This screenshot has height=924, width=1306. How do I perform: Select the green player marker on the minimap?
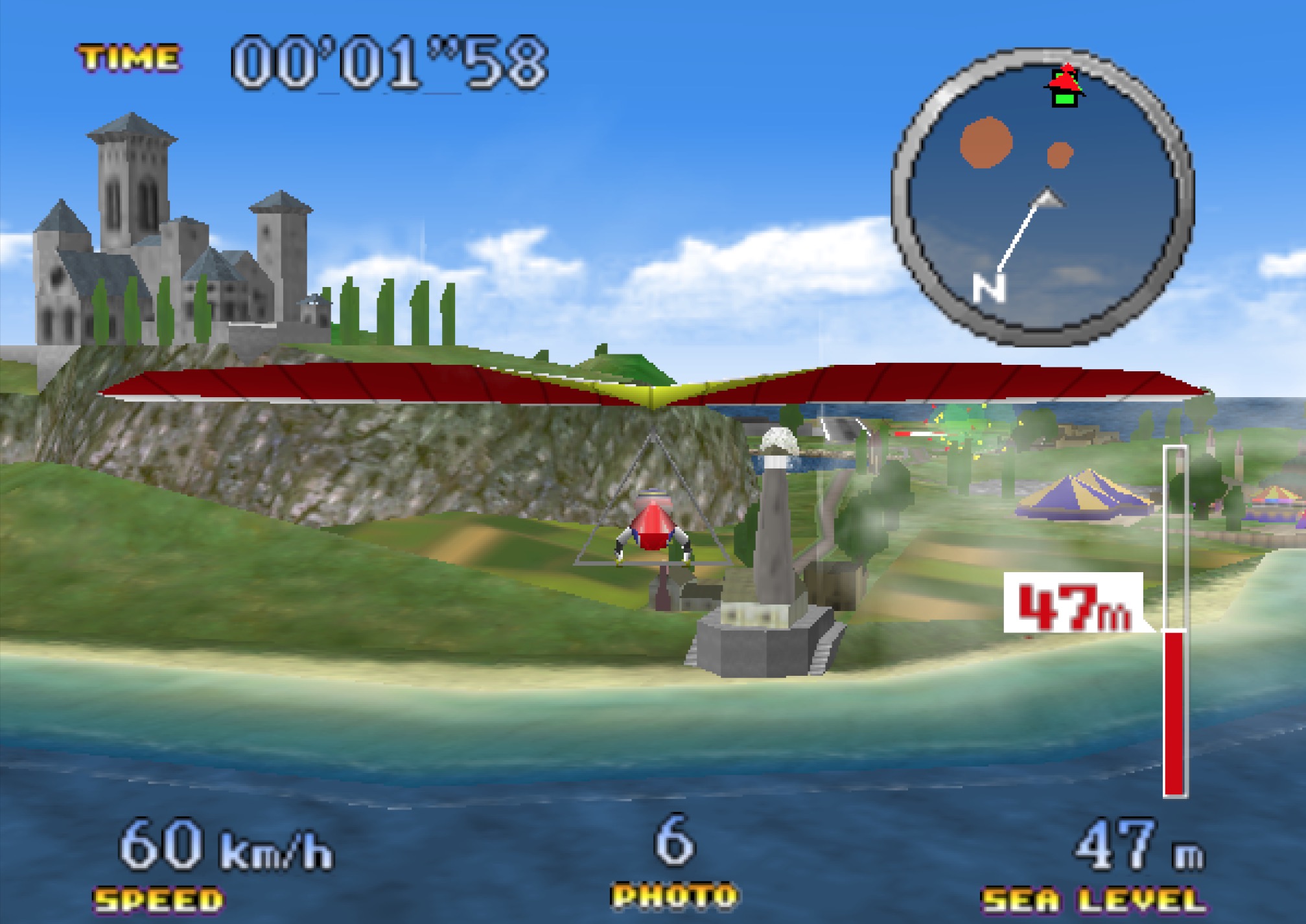[1064, 98]
